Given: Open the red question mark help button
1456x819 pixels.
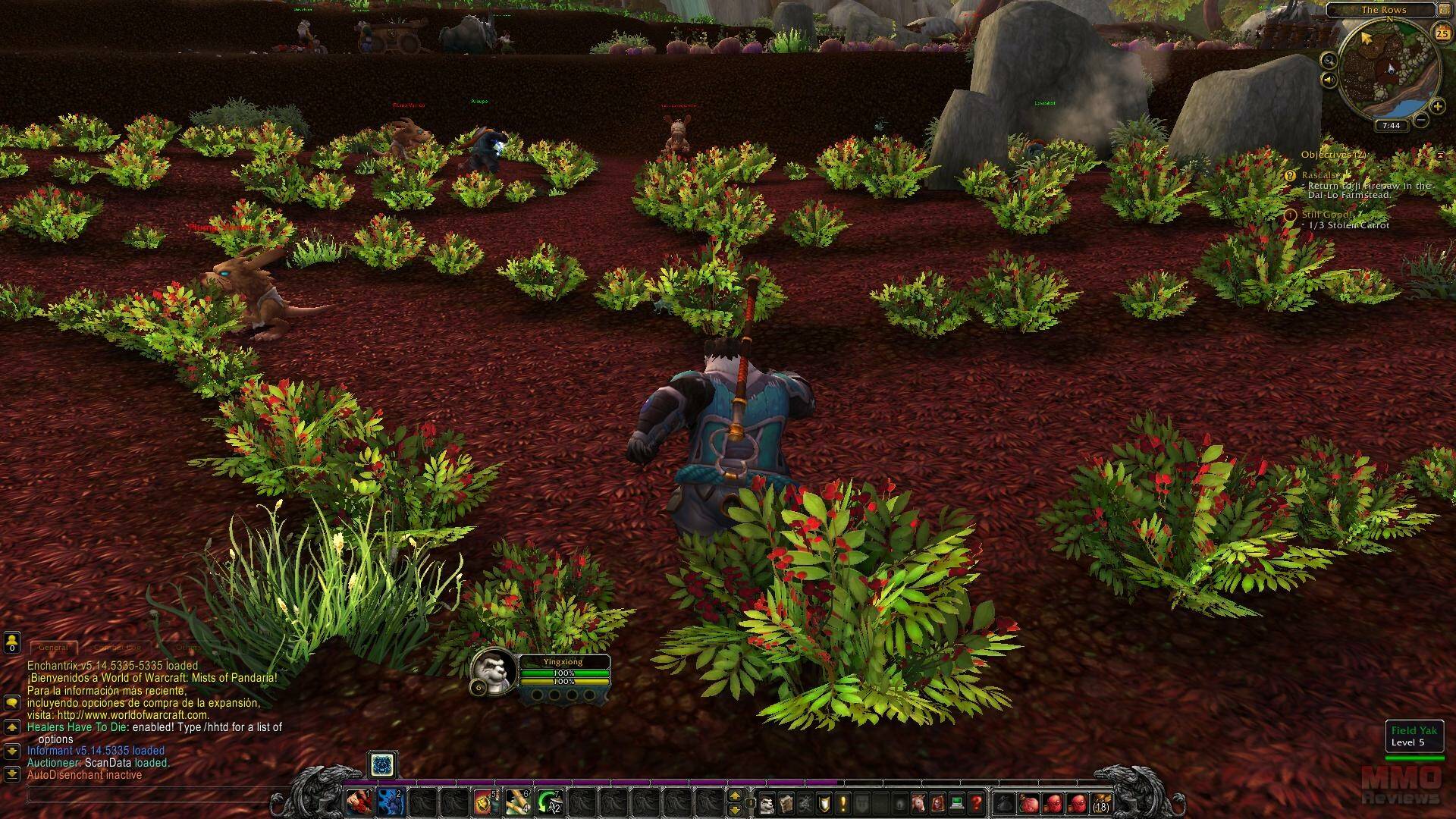Looking at the screenshot, I should pyautogui.click(x=977, y=802).
